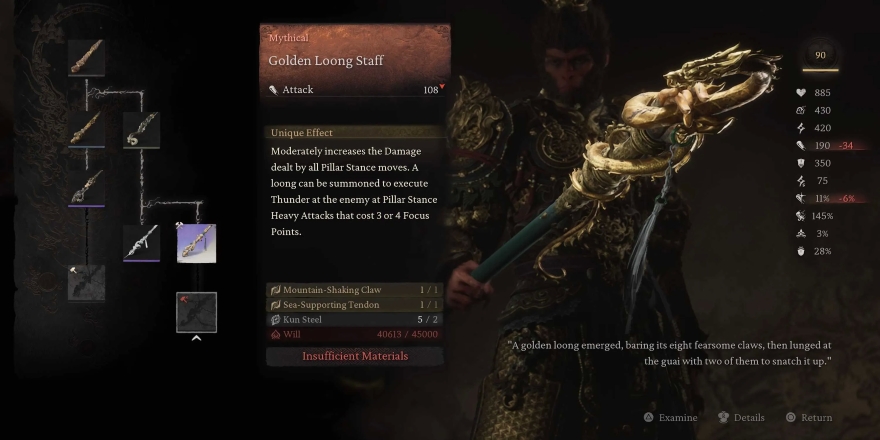Screen dimensions: 880x440
Task: Select the Mountain-Shaking Claw material row
Action: (x=355, y=290)
